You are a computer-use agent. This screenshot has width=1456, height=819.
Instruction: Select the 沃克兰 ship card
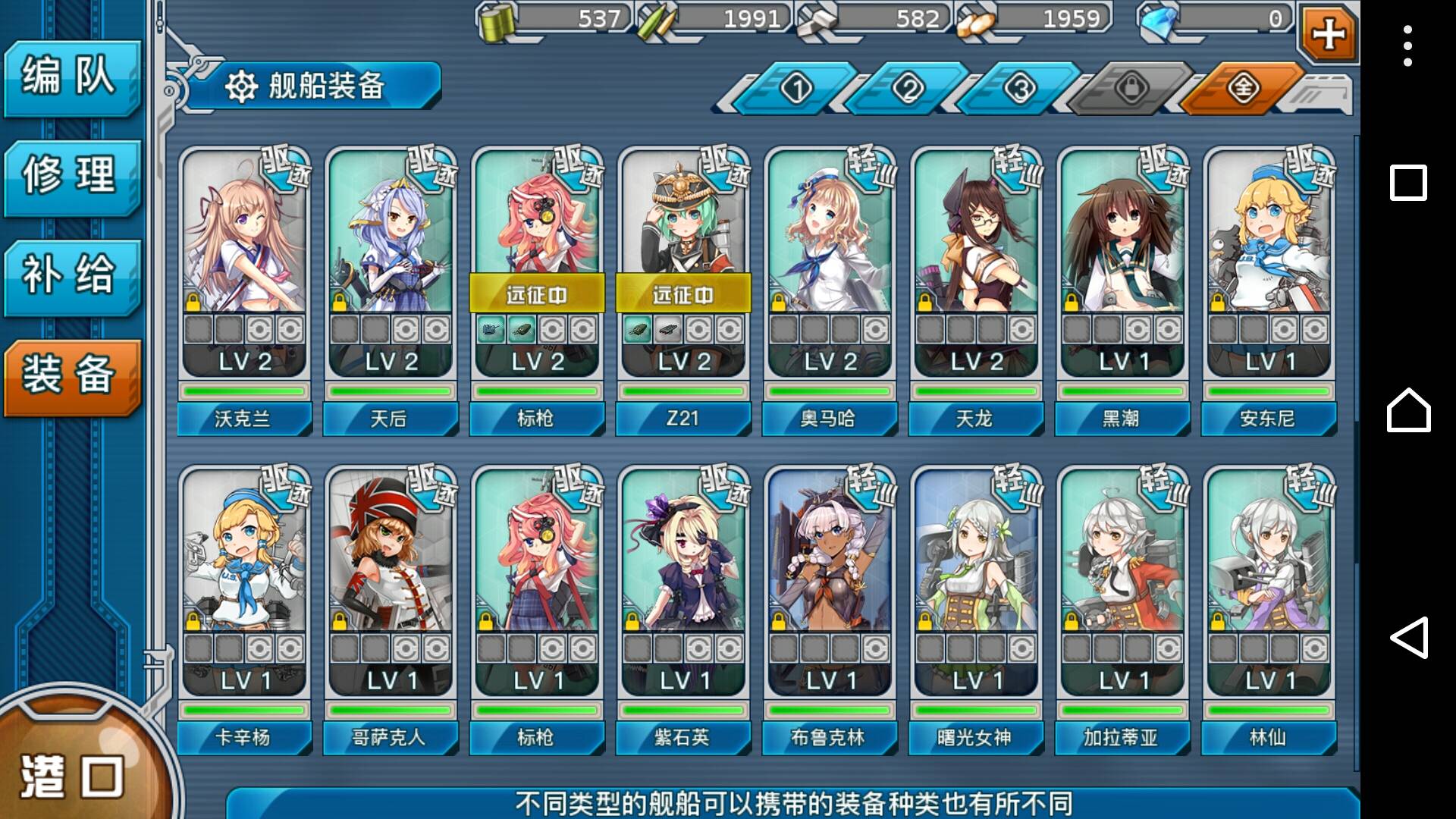tap(244, 288)
